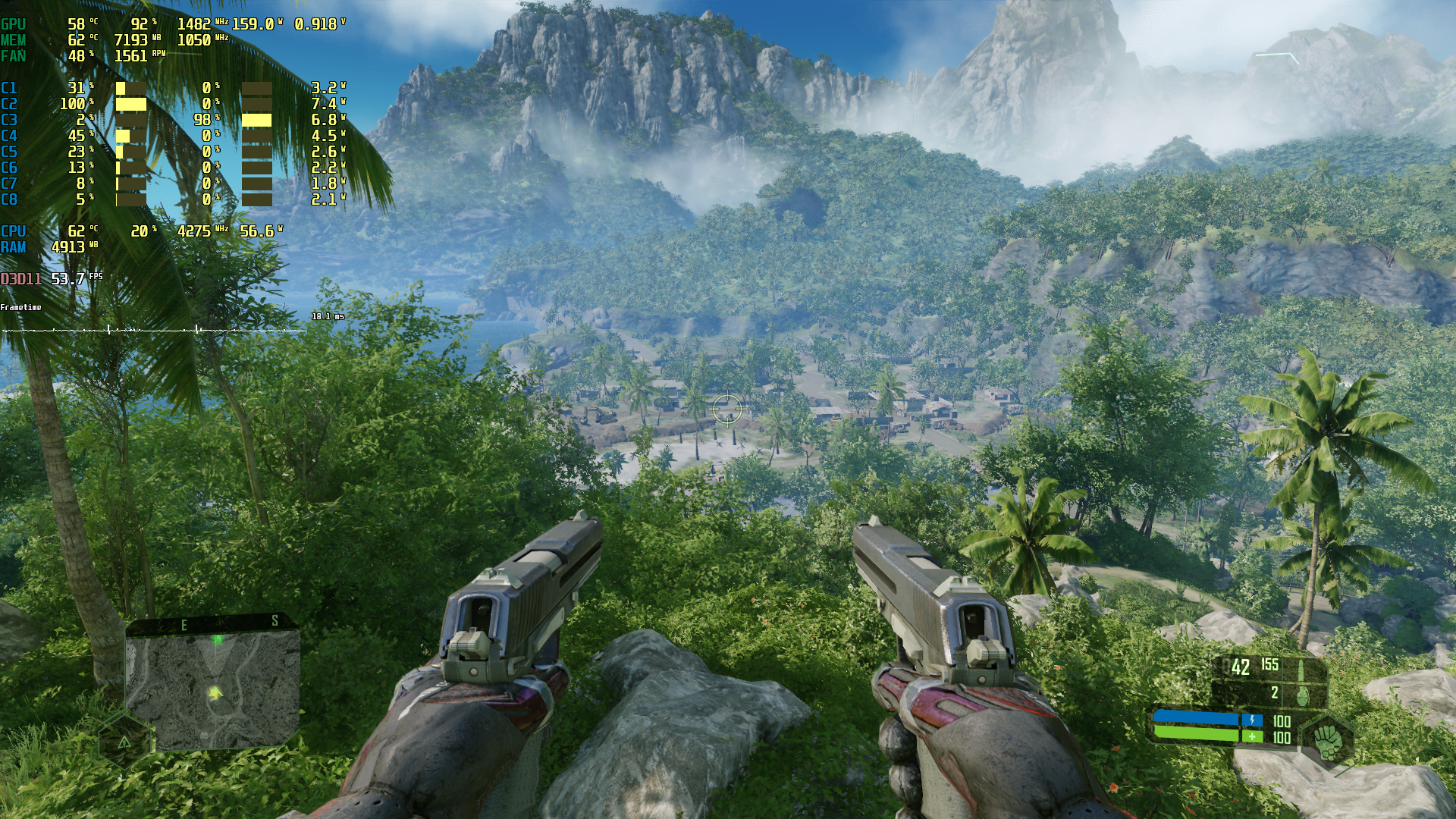Viewport: 1456px width, 819px height.
Task: Click the compass strip above the minimap
Action: [x=212, y=623]
